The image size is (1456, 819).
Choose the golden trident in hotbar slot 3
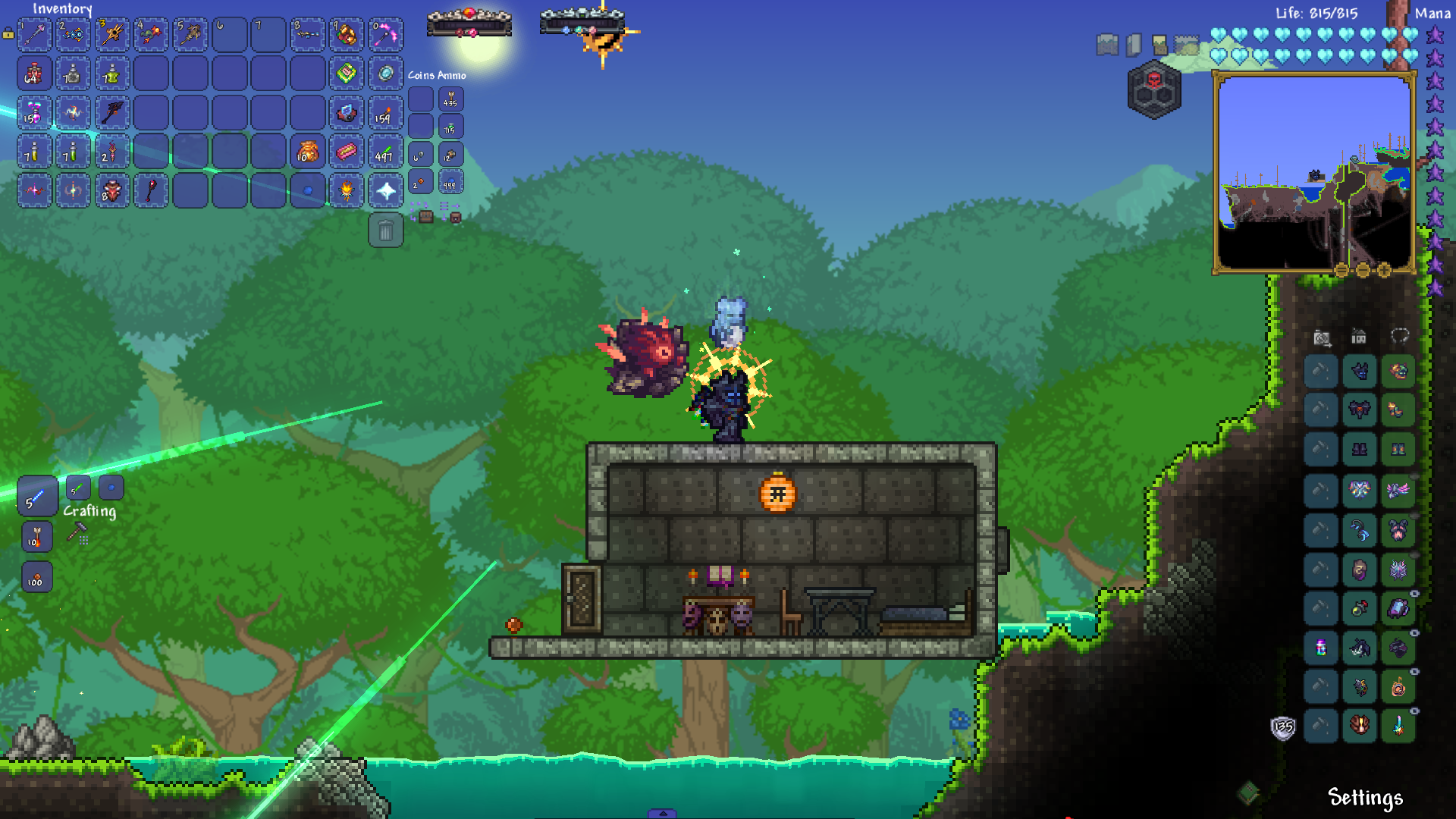coord(113,35)
